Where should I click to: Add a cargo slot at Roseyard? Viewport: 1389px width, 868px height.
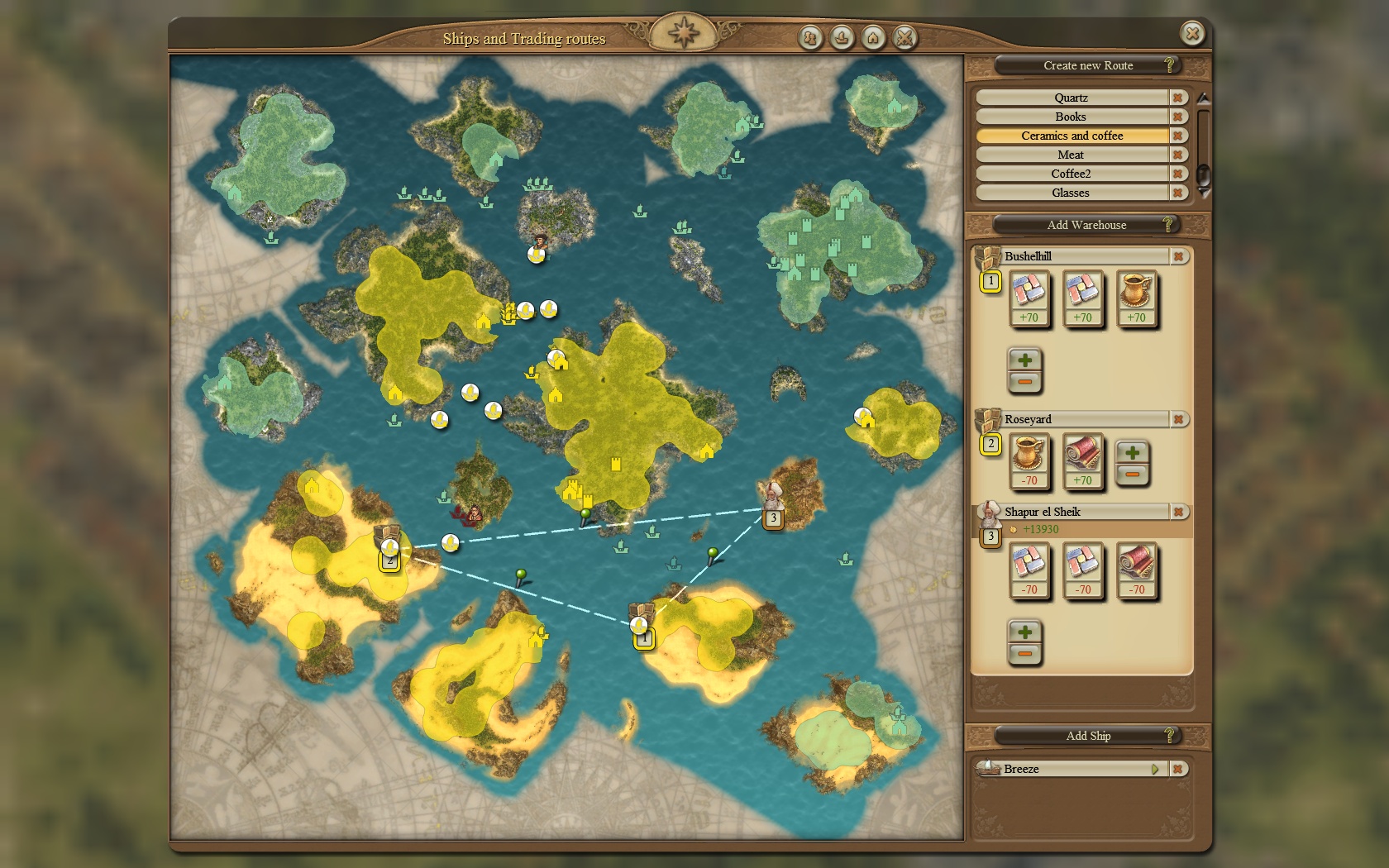pyautogui.click(x=1133, y=452)
